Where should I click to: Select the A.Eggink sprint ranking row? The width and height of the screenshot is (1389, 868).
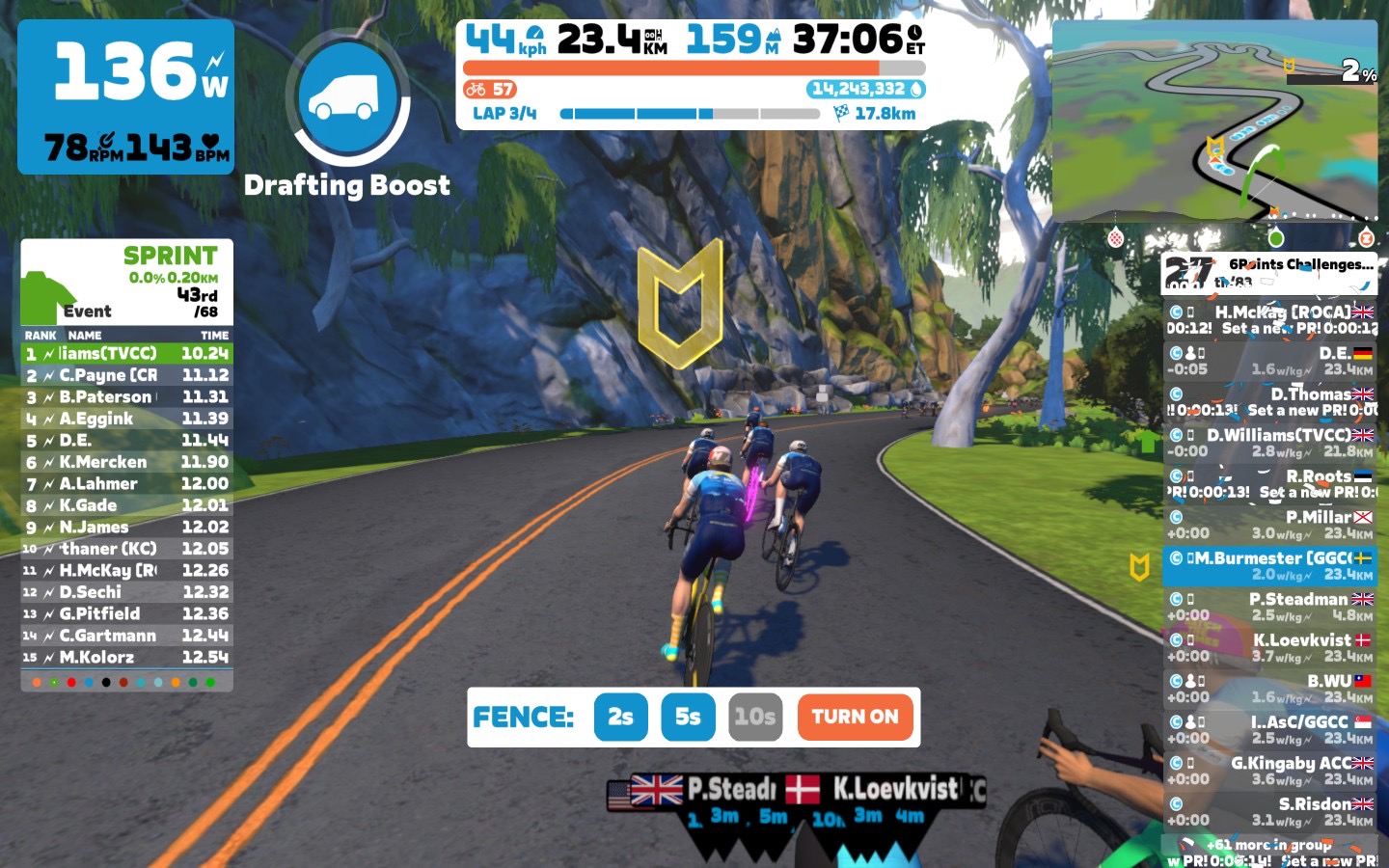click(x=126, y=419)
